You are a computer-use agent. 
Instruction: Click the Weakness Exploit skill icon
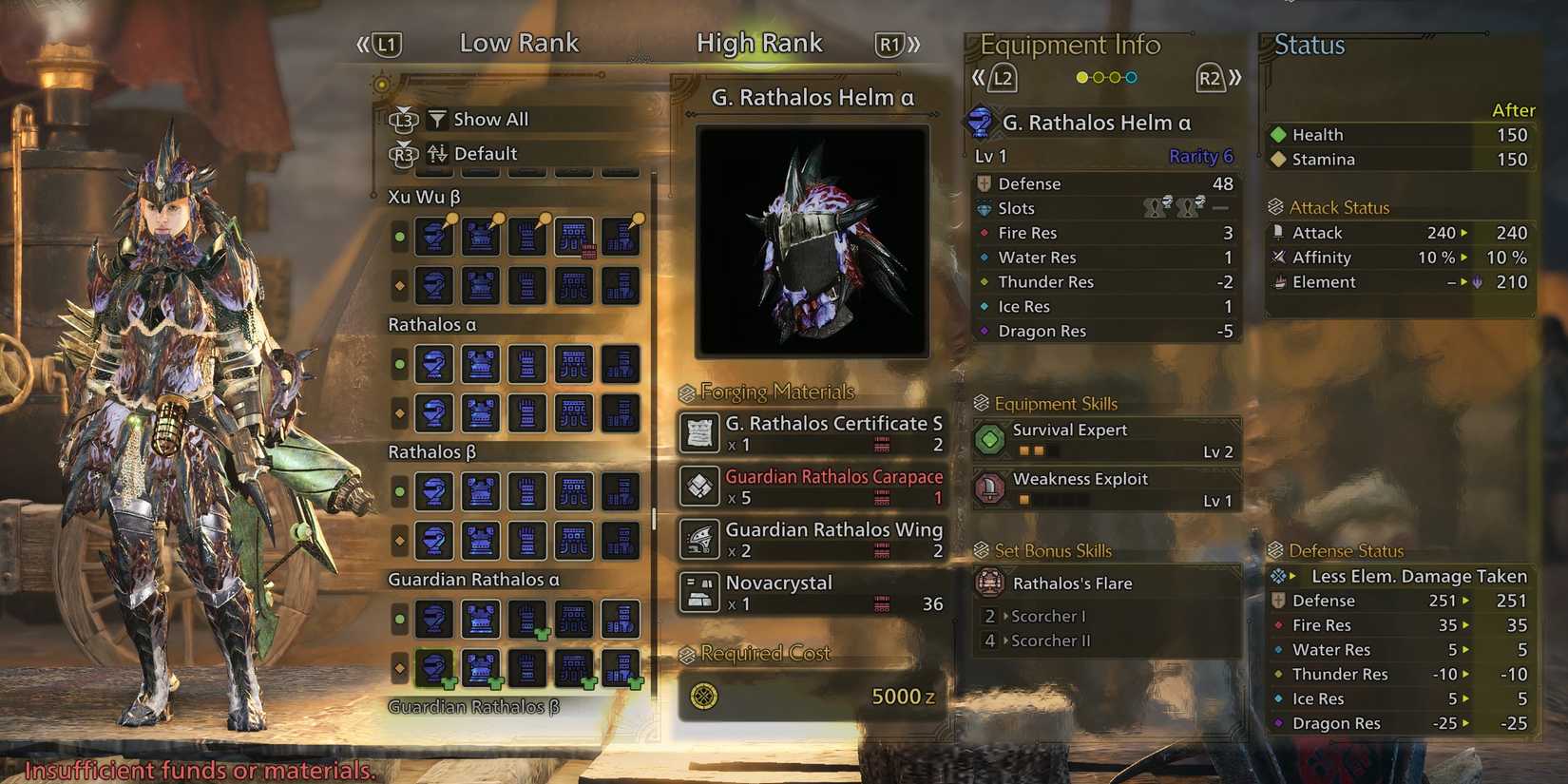click(991, 488)
